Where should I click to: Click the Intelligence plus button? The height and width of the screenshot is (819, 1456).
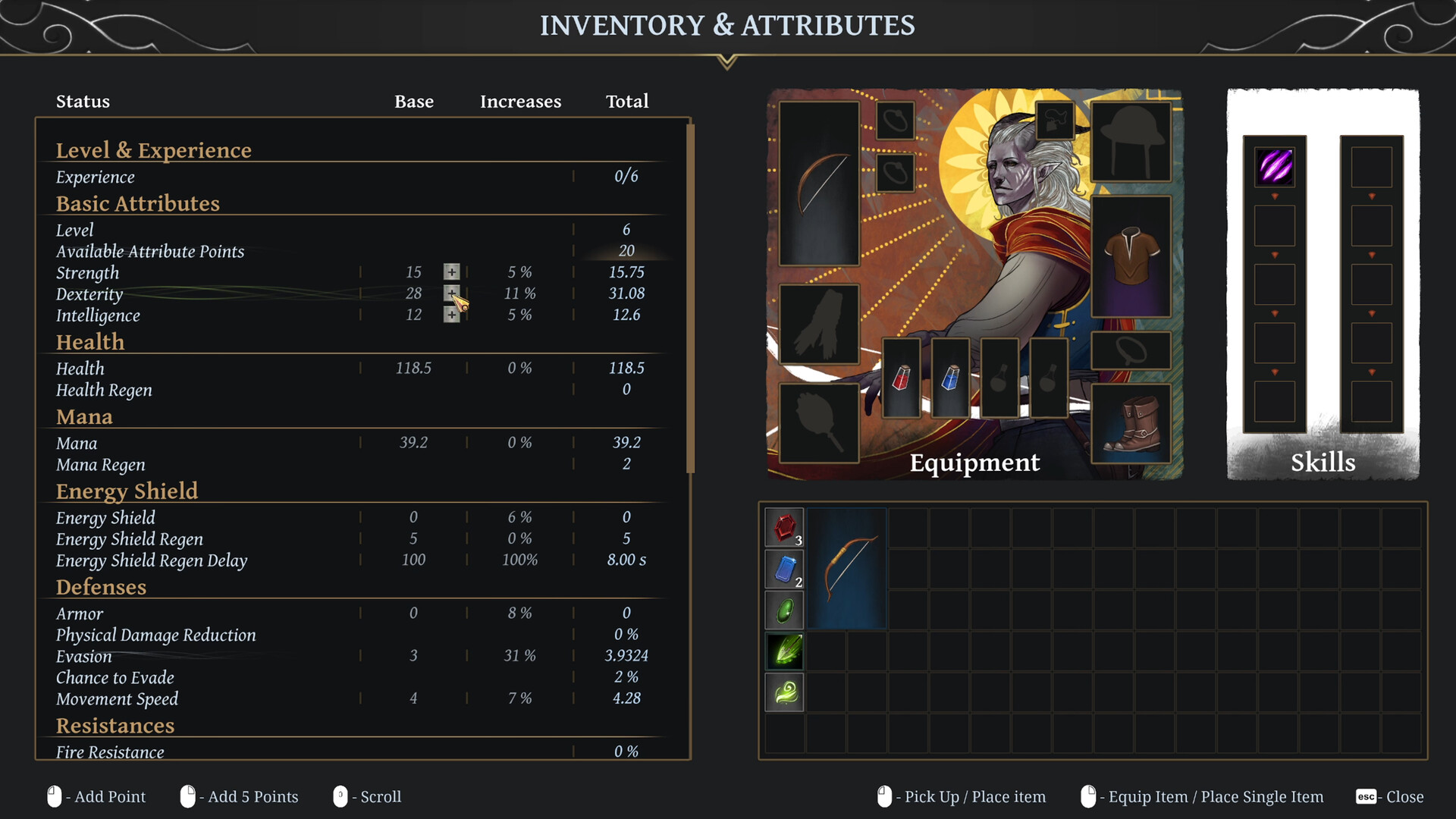[x=452, y=314]
